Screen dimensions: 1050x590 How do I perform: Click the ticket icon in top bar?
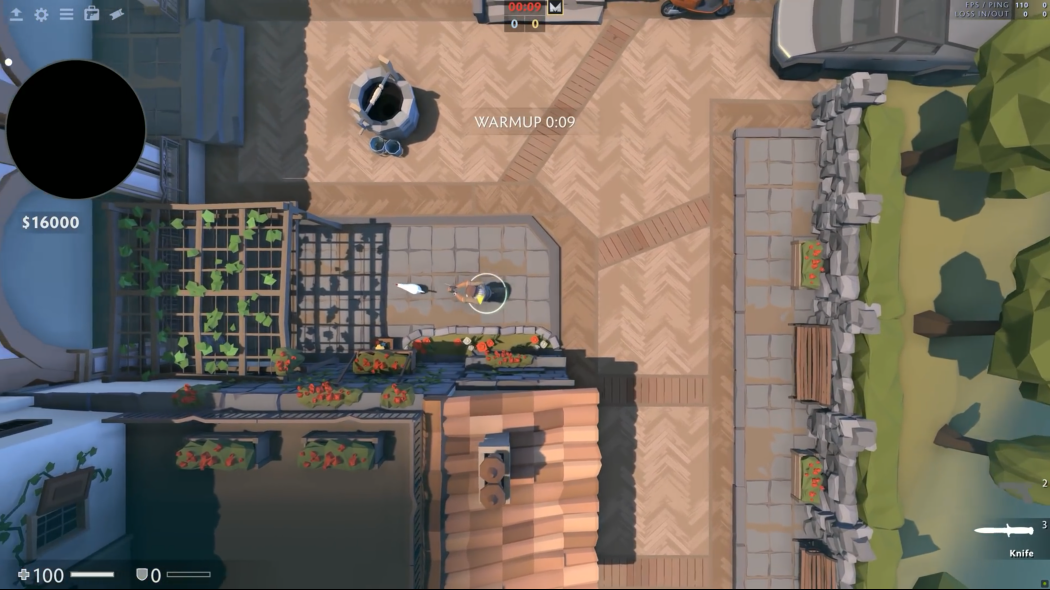click(x=117, y=14)
